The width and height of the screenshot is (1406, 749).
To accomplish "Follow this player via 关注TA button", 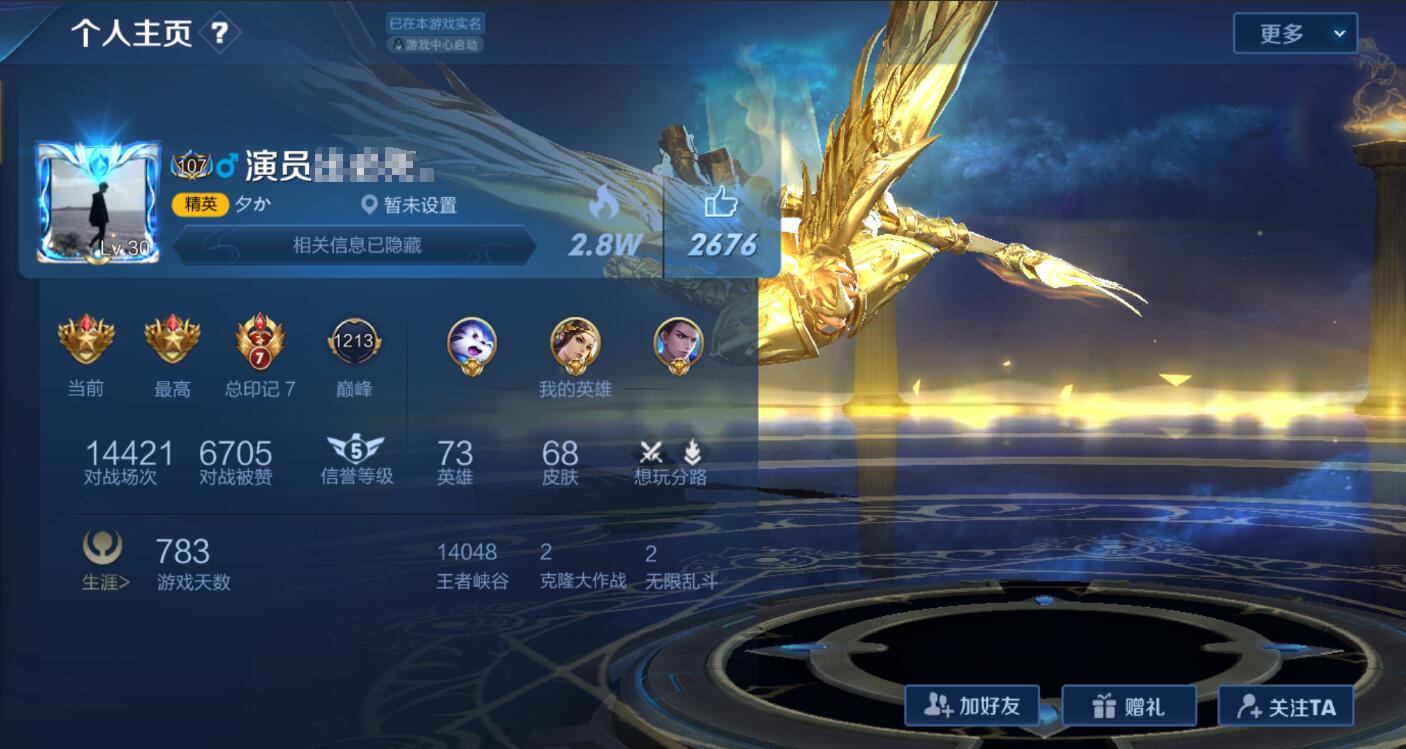I will point(1287,705).
